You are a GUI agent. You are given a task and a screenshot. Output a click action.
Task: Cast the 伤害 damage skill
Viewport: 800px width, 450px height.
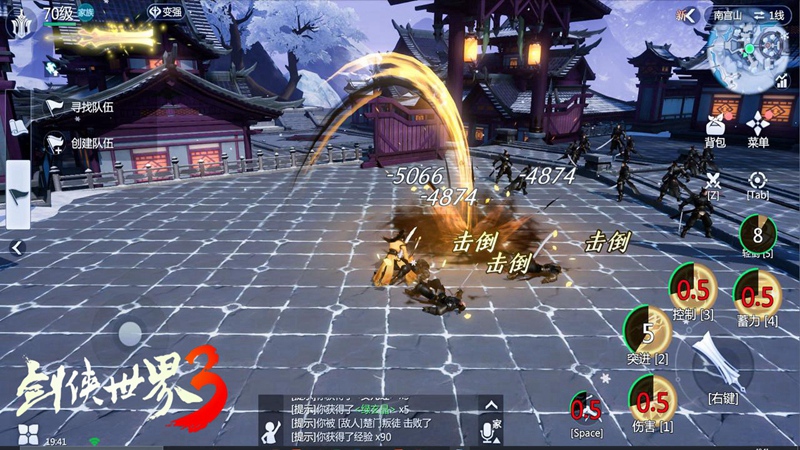point(652,402)
